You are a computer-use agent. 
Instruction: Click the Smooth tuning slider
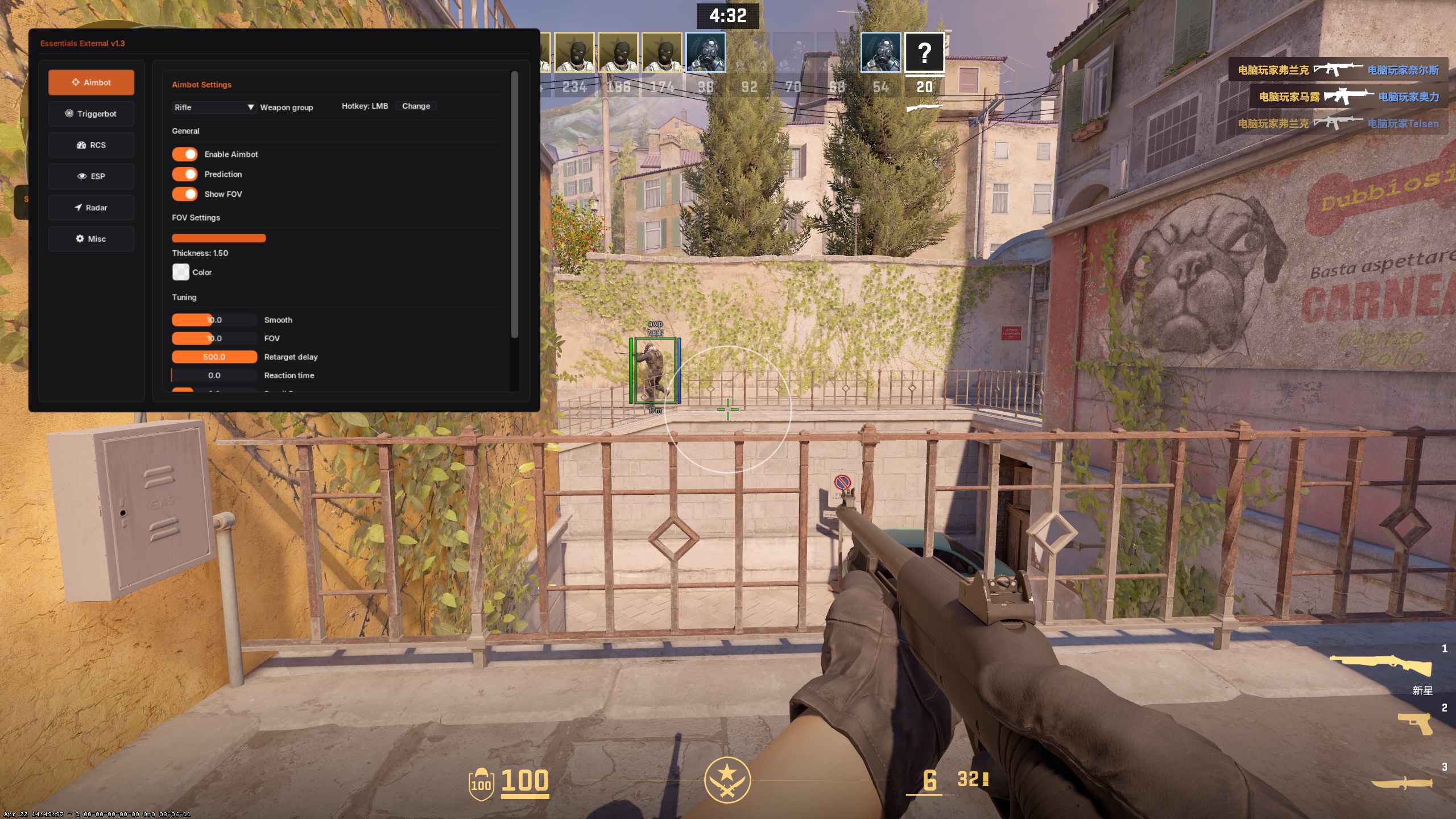click(x=214, y=320)
